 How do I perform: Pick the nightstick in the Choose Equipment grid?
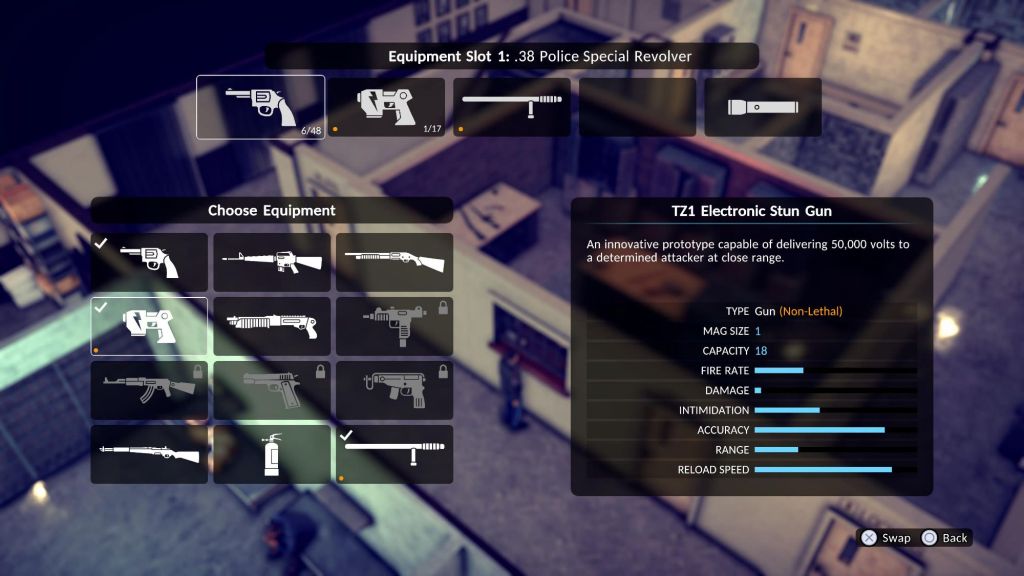[394, 454]
